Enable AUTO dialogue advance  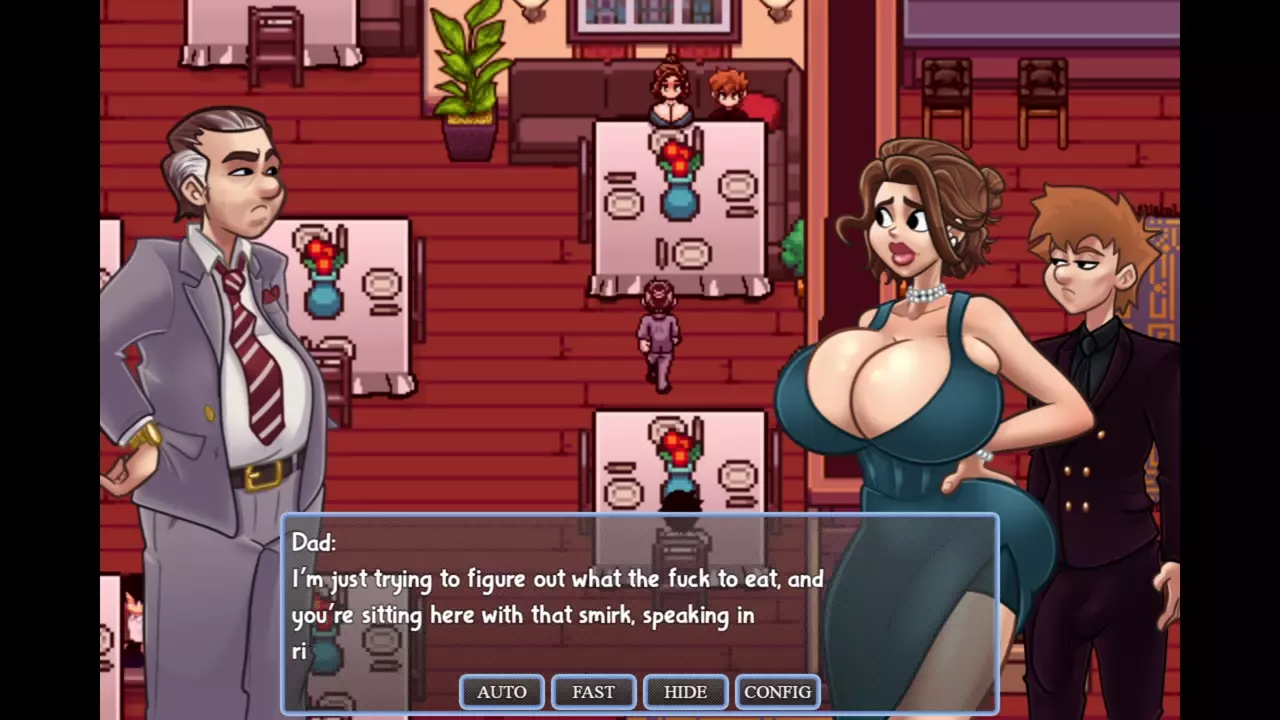501,692
